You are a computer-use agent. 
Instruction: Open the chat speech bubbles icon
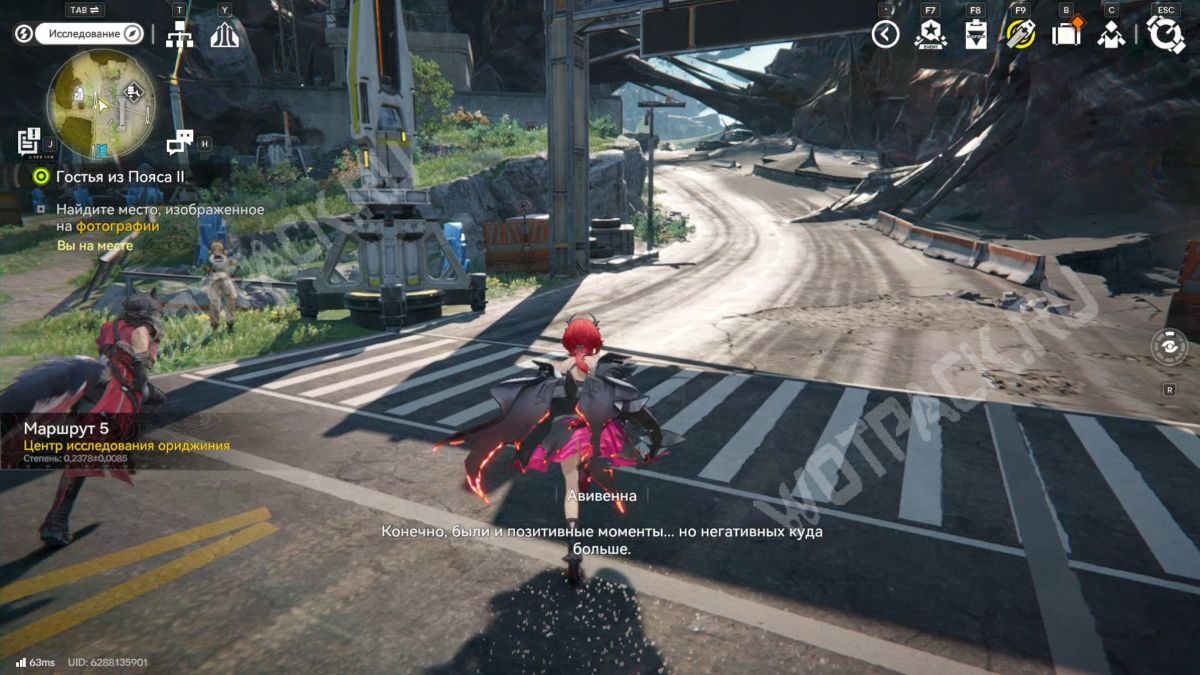coord(179,142)
